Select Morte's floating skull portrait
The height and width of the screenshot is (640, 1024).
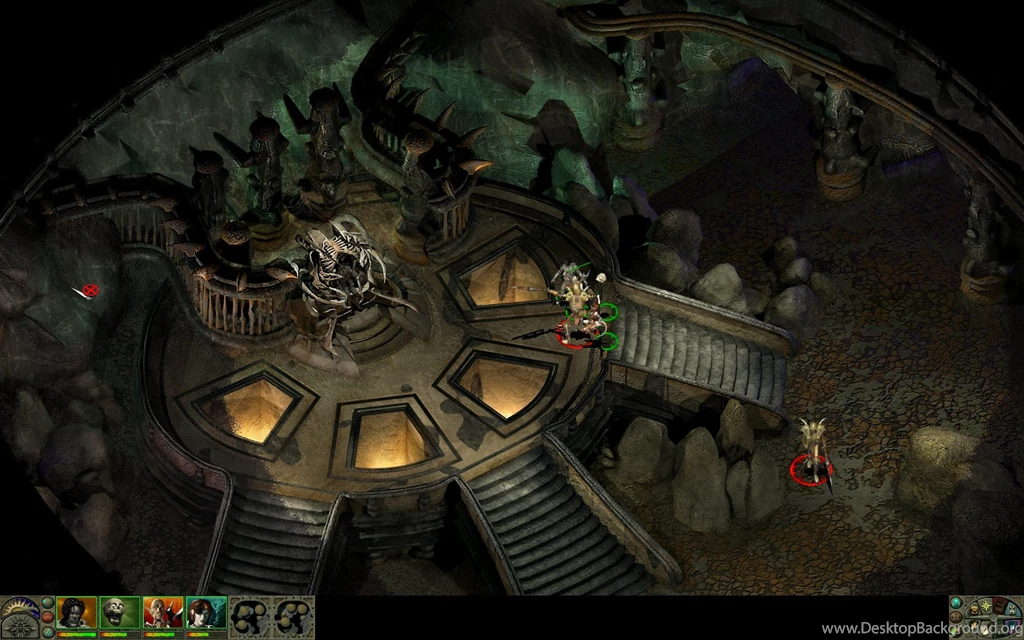point(119,612)
